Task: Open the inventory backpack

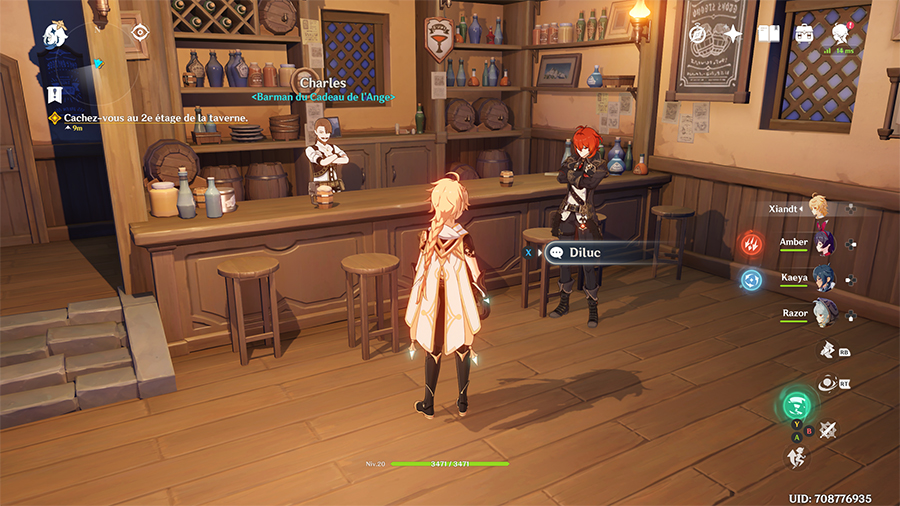Action: (x=804, y=35)
